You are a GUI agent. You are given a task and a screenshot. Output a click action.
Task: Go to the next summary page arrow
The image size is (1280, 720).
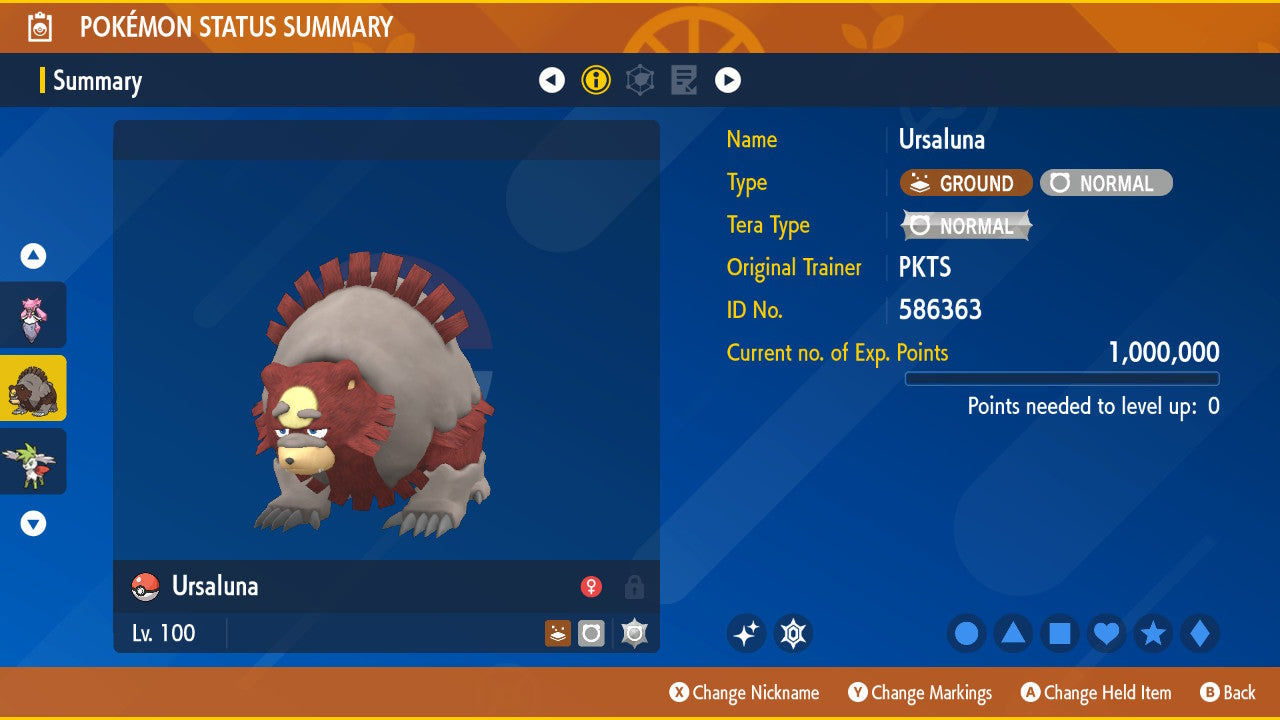point(728,80)
